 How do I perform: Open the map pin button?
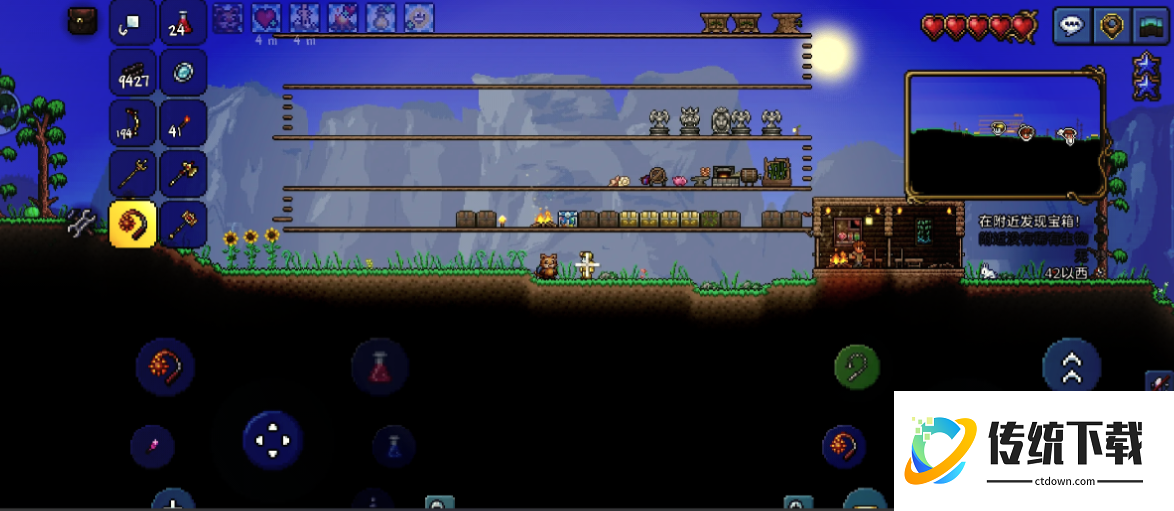(x=1110, y=26)
